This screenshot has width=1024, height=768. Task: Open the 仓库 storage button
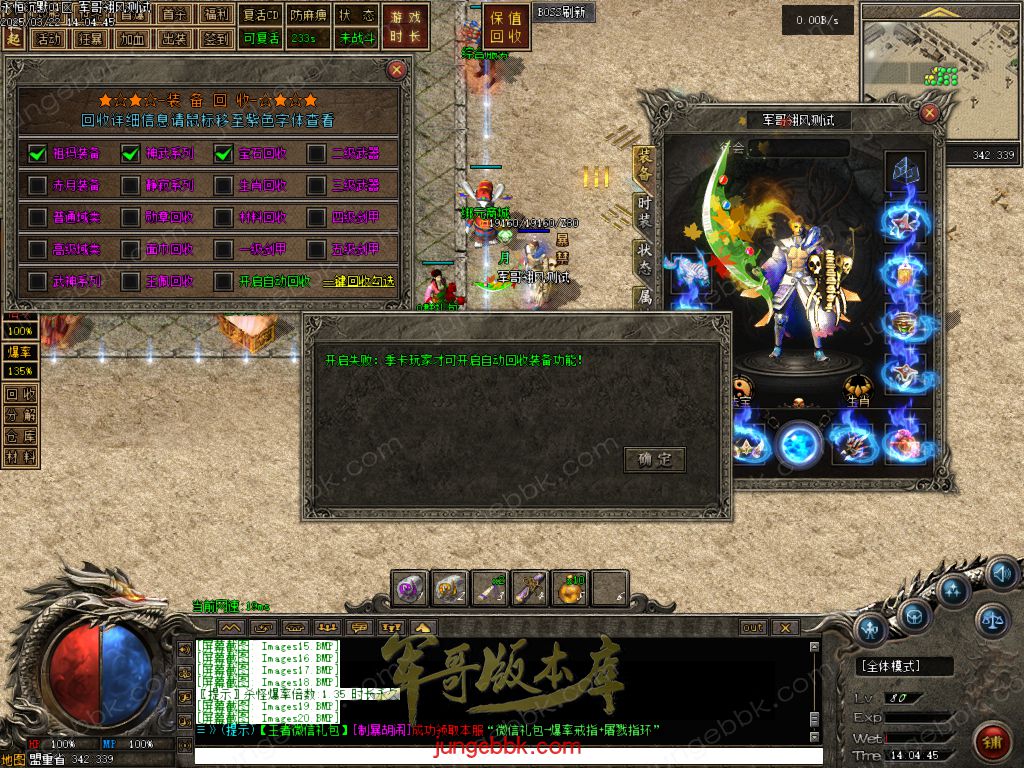pyautogui.click(x=21, y=436)
